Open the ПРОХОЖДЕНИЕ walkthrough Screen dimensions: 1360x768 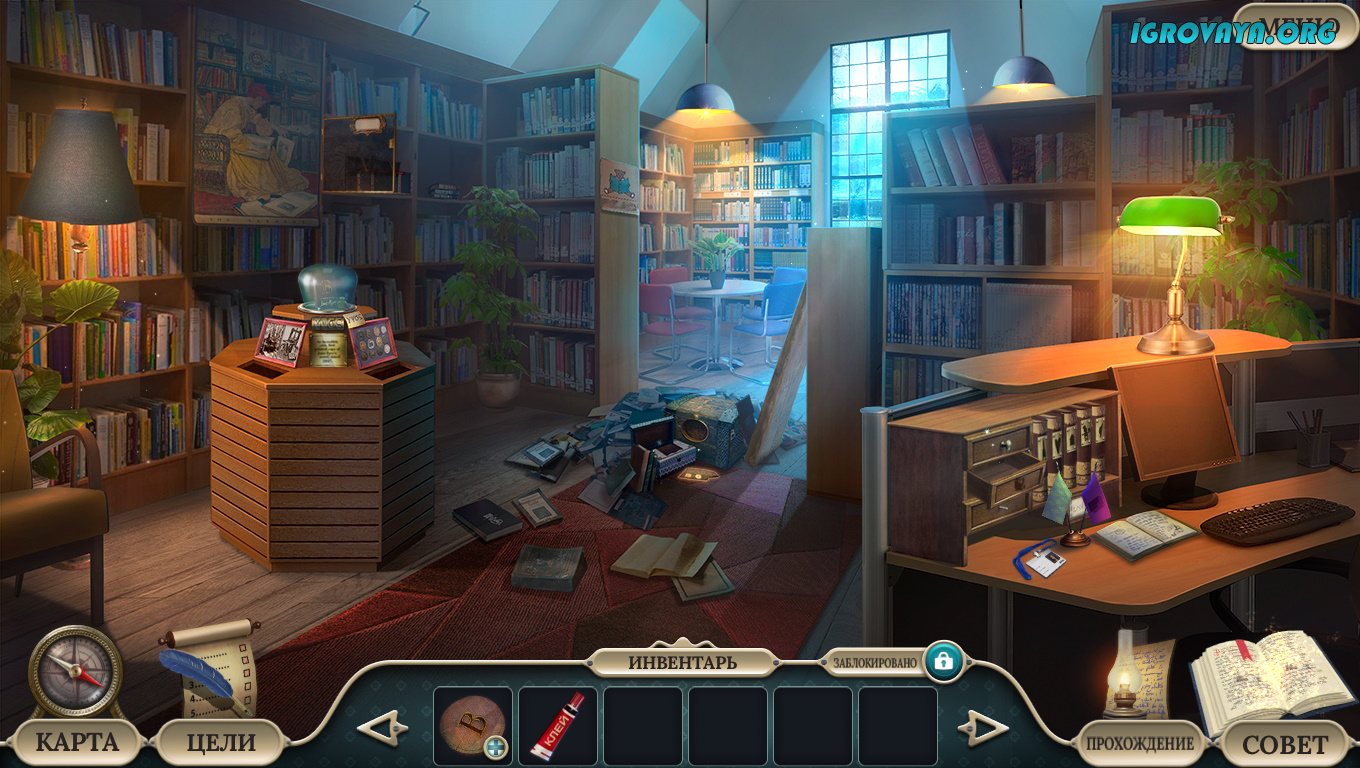(x=1139, y=743)
